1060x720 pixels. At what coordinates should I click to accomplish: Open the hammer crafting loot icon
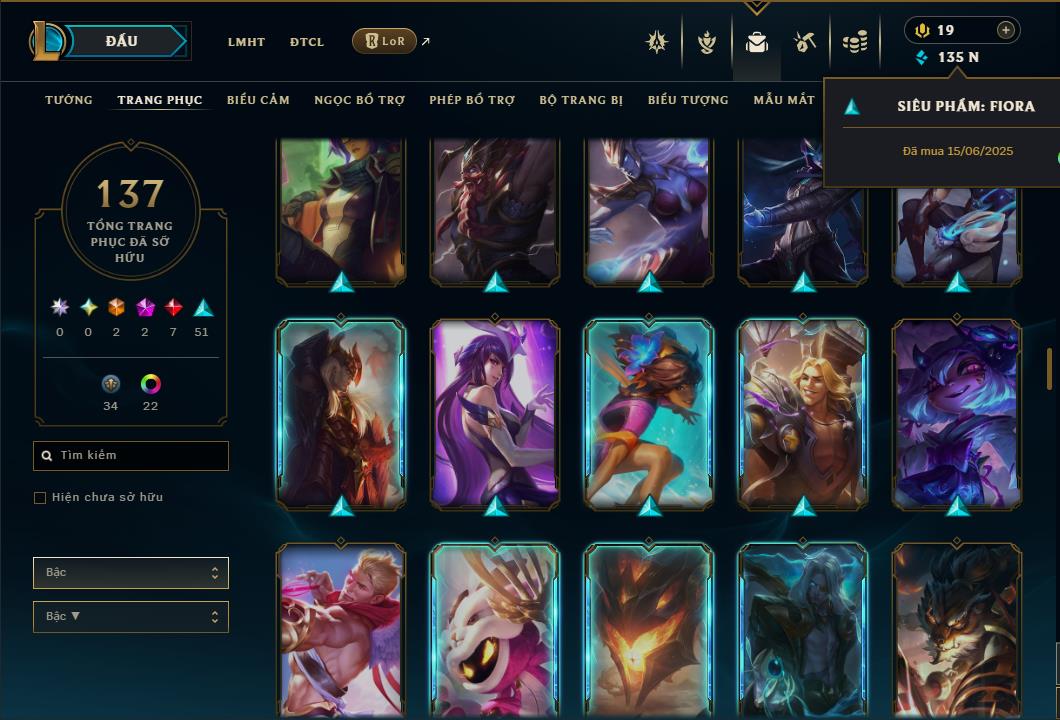point(805,42)
